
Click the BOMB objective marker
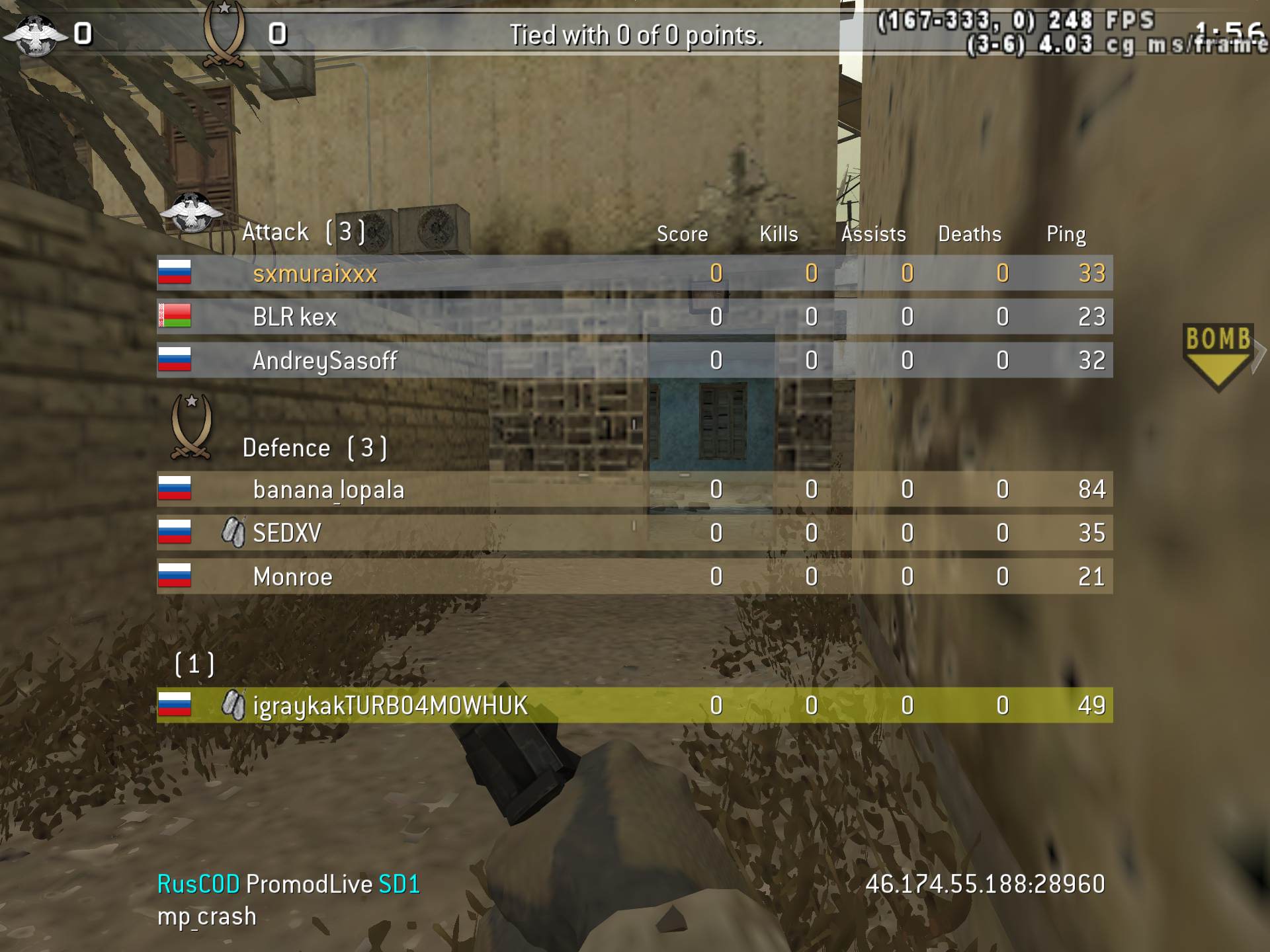point(1218,354)
